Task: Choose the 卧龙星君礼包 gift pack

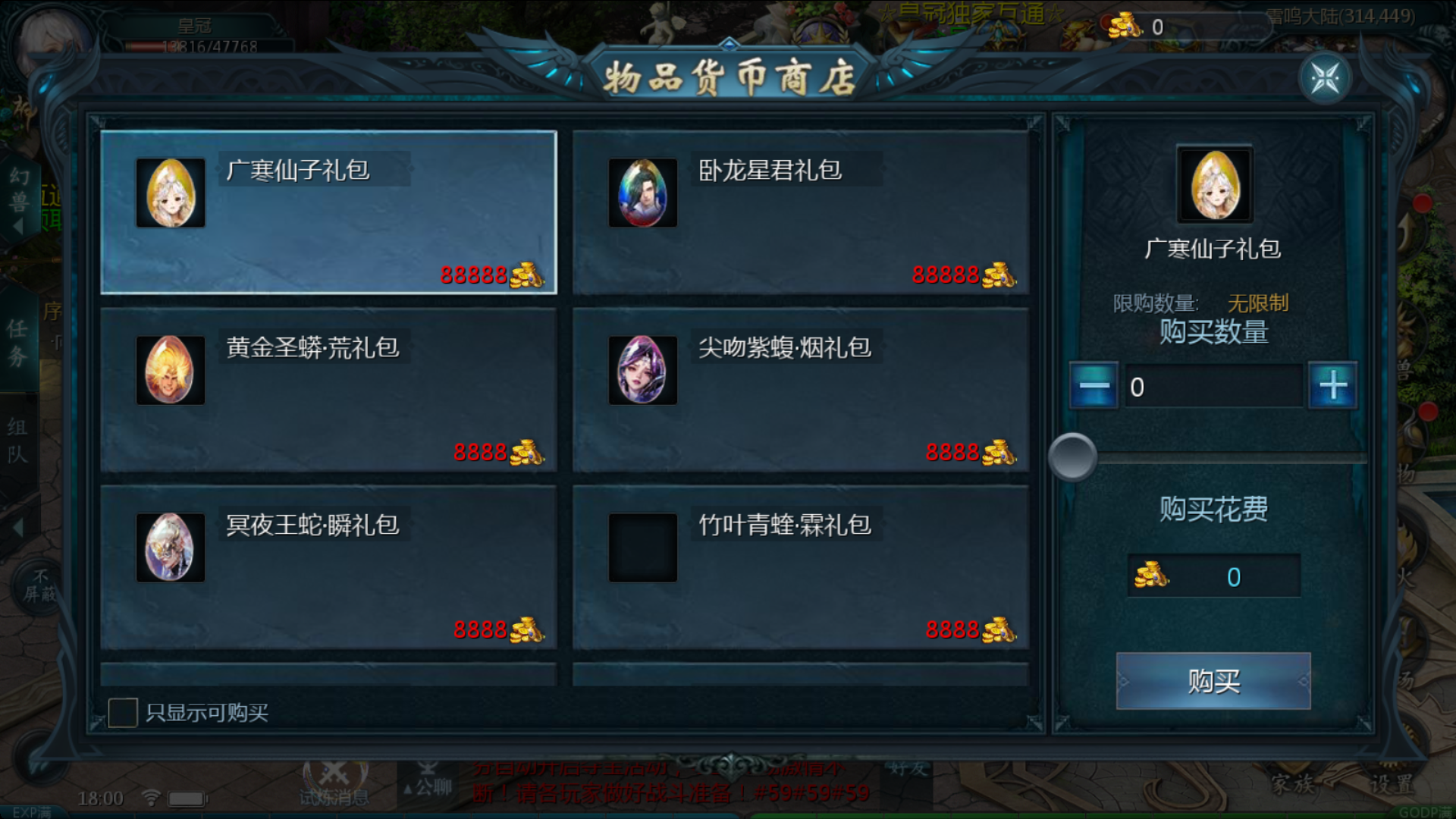Action: click(x=800, y=212)
